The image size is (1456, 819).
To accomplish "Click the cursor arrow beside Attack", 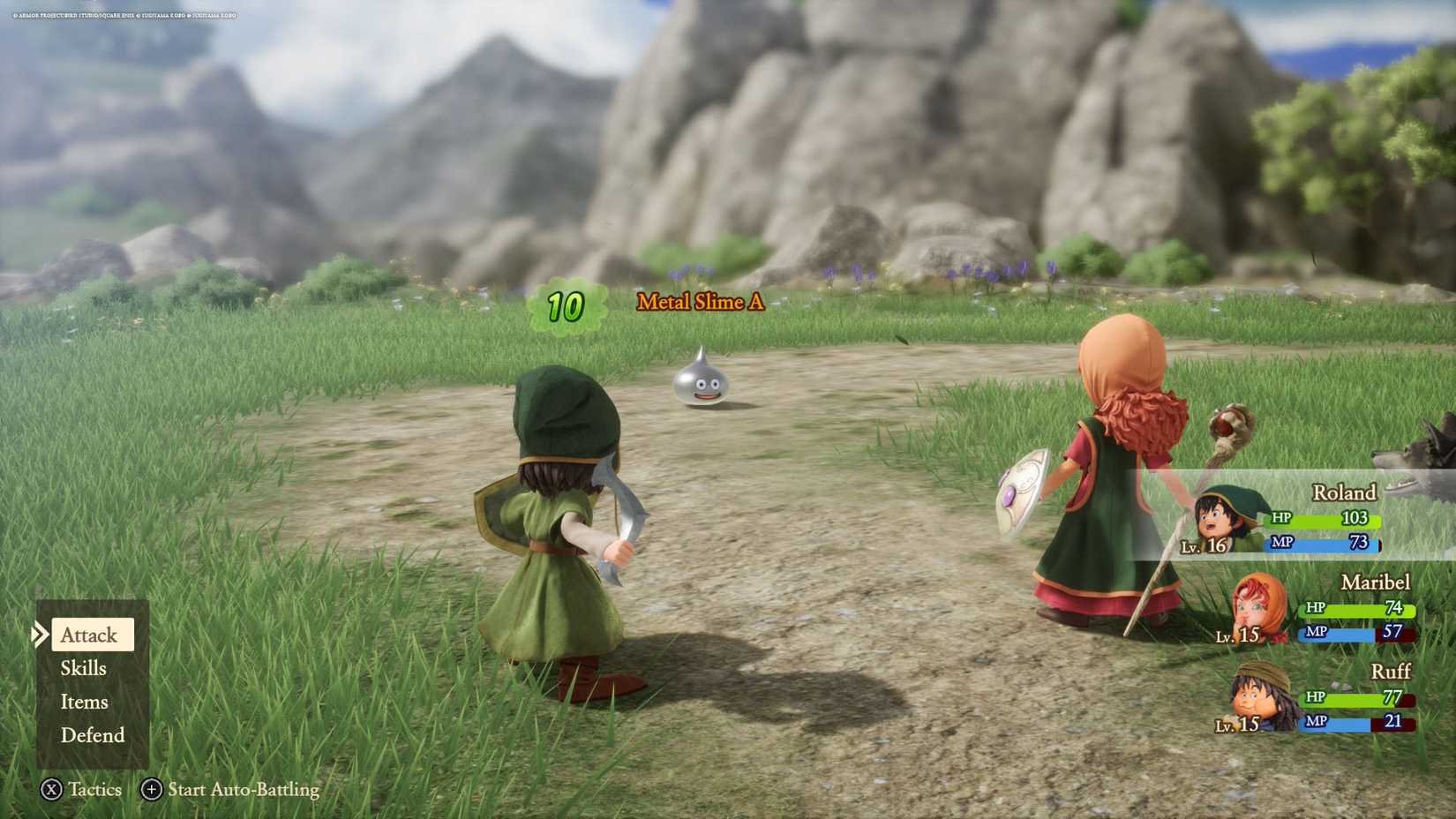I will point(40,634).
